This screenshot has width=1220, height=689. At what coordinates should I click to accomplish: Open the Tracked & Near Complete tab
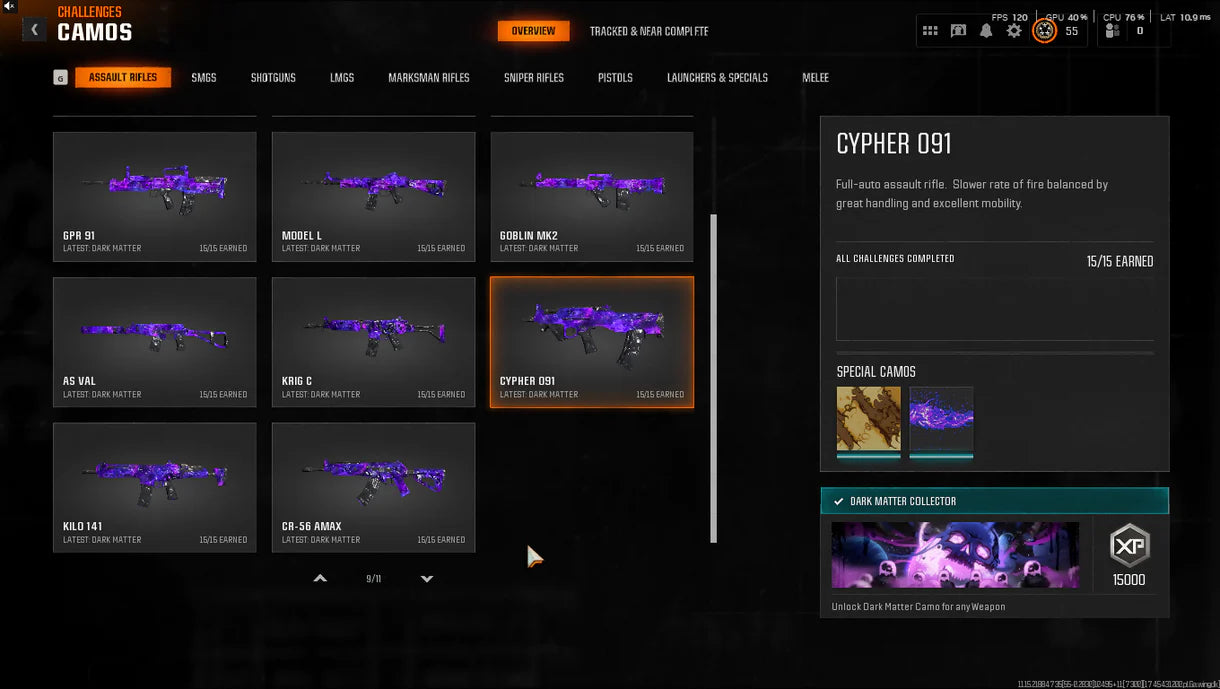point(648,31)
